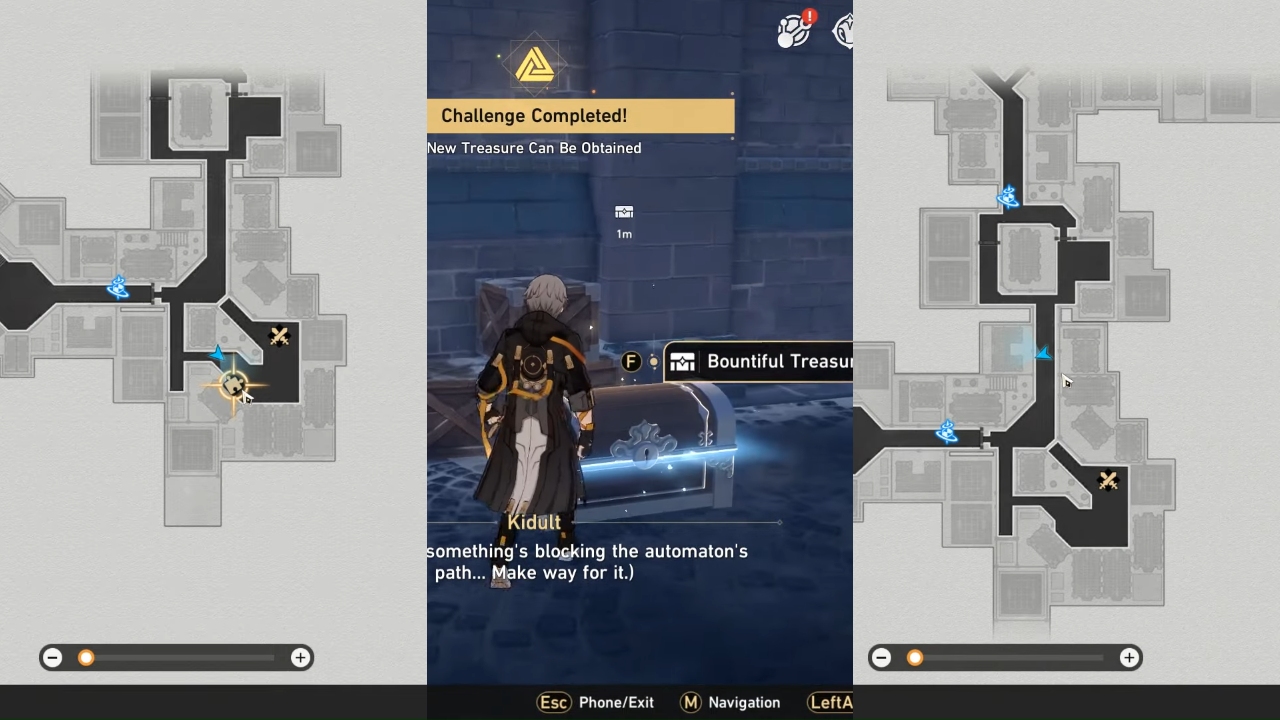Open the messages icon with red notification badge

point(795,30)
